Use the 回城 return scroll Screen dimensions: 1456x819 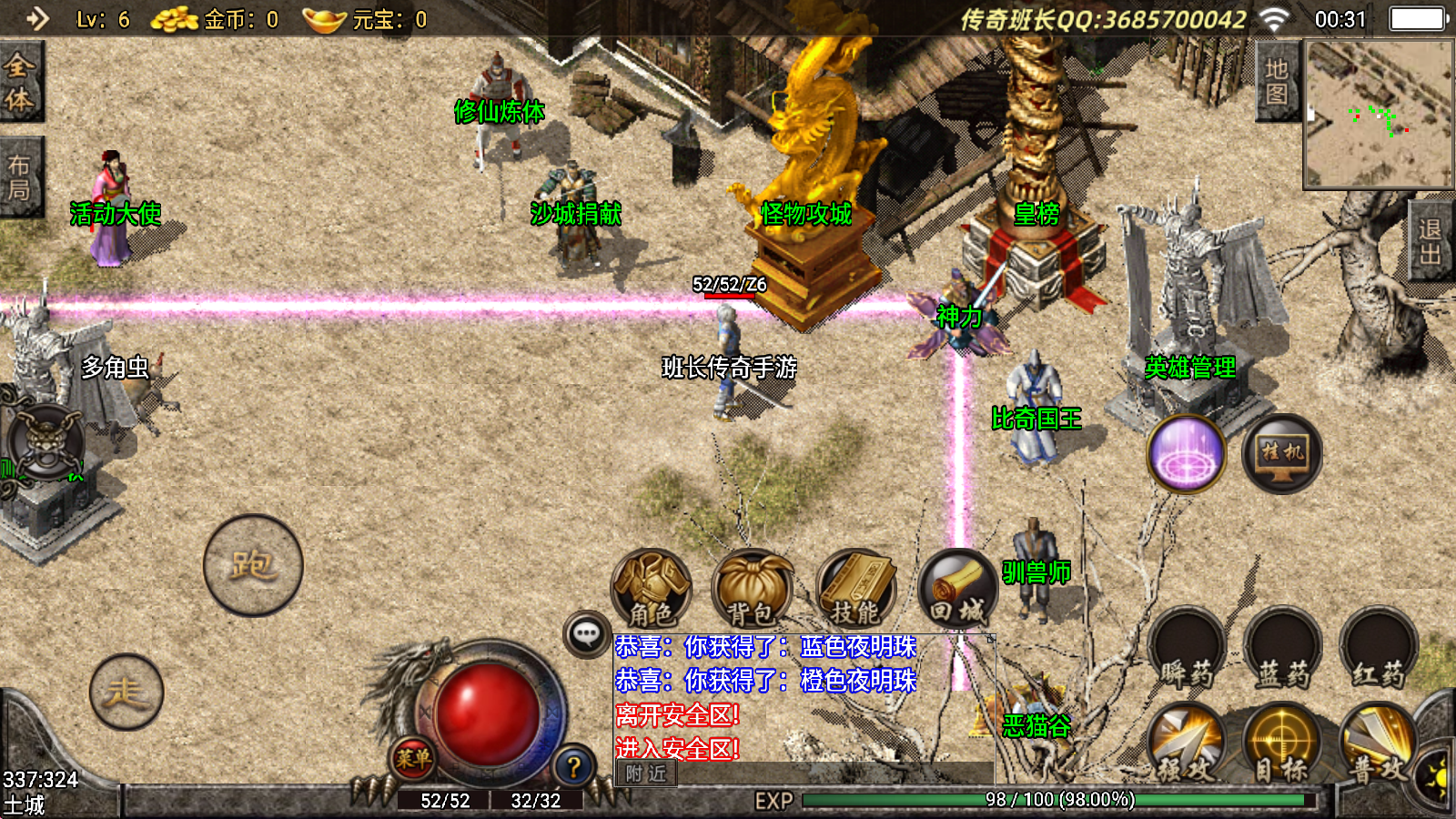pyautogui.click(x=957, y=589)
